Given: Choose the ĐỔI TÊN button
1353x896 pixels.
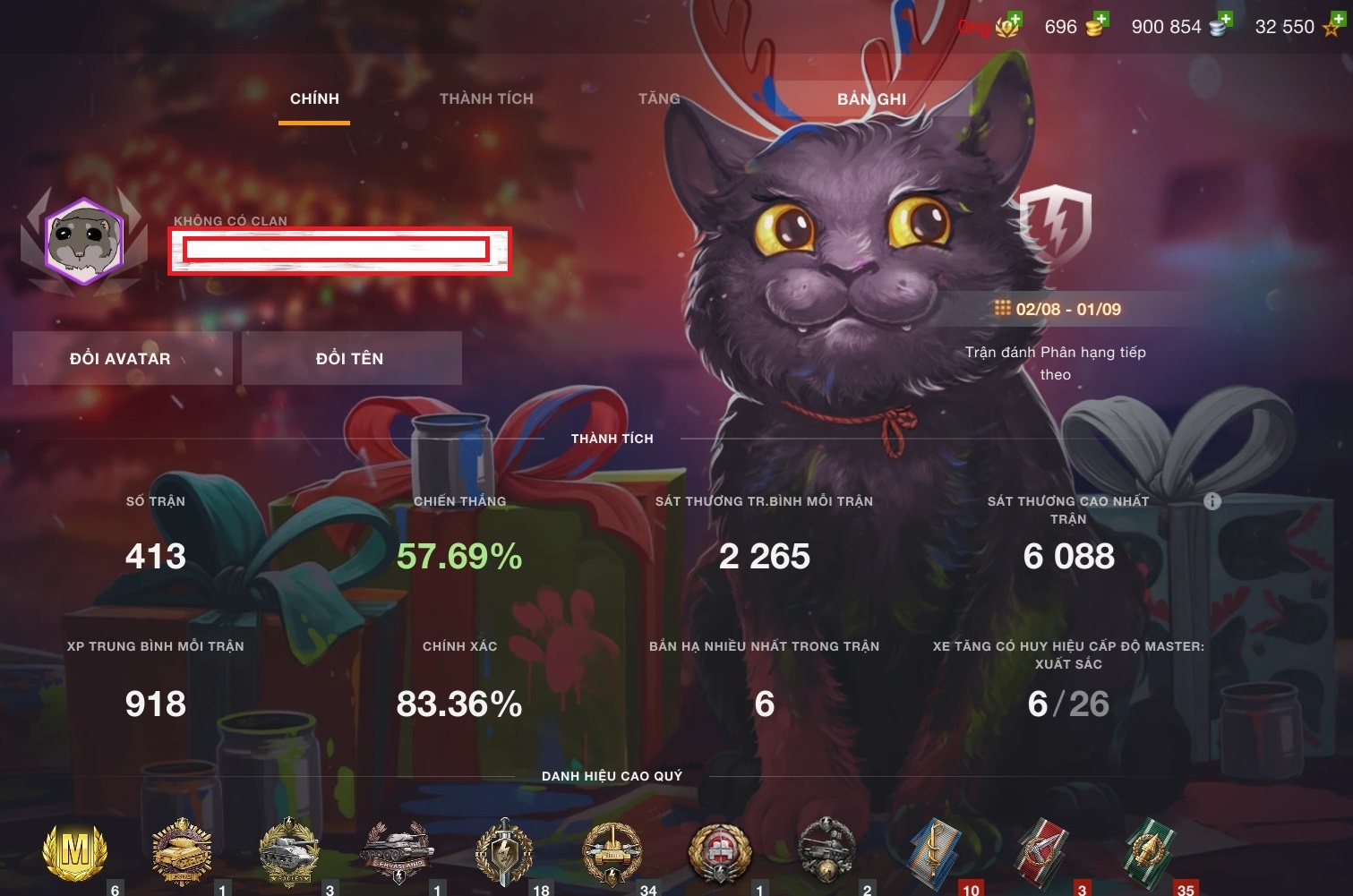Looking at the screenshot, I should (x=350, y=358).
